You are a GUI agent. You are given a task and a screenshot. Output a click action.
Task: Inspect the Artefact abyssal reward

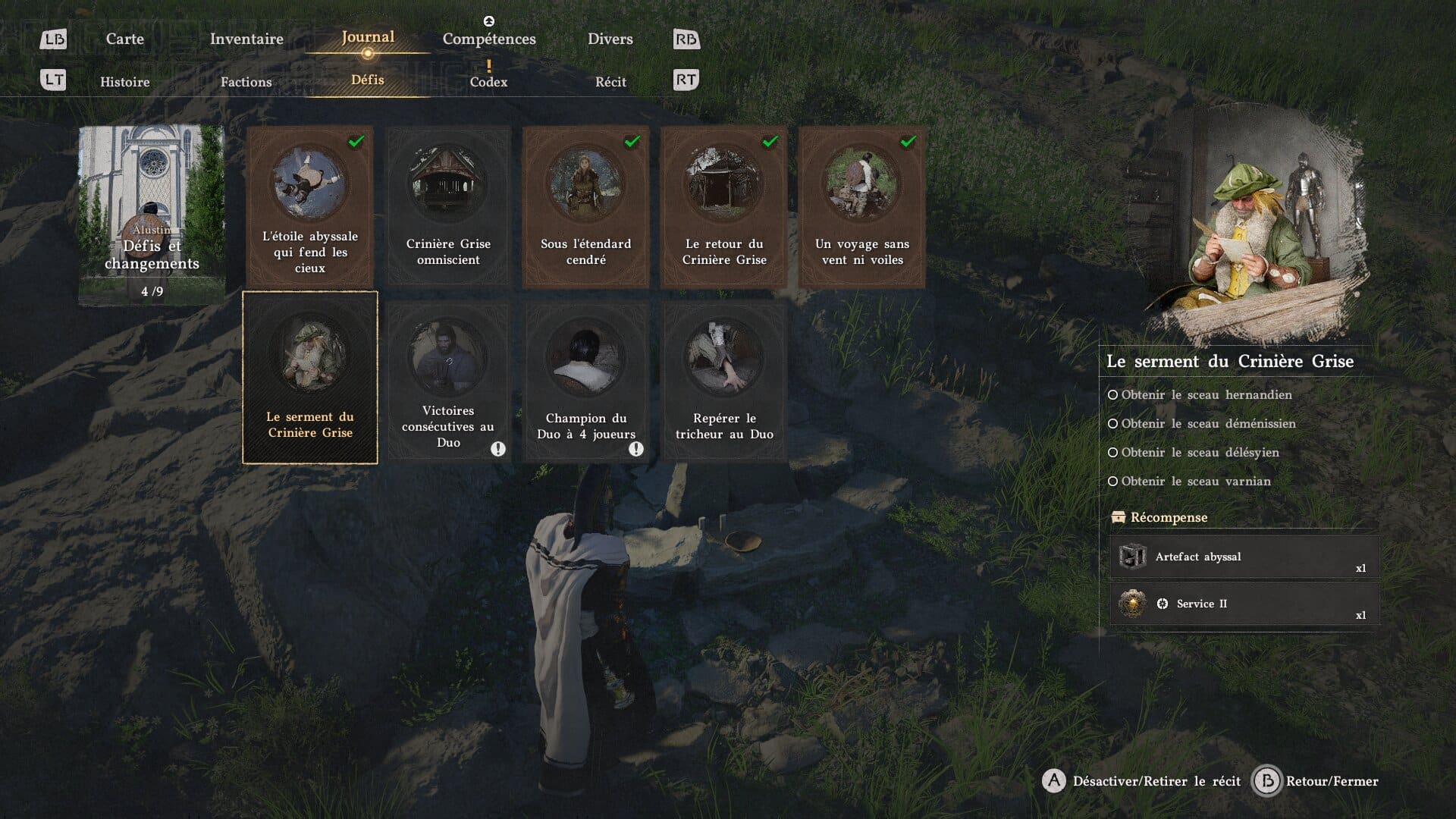pyautogui.click(x=1244, y=557)
